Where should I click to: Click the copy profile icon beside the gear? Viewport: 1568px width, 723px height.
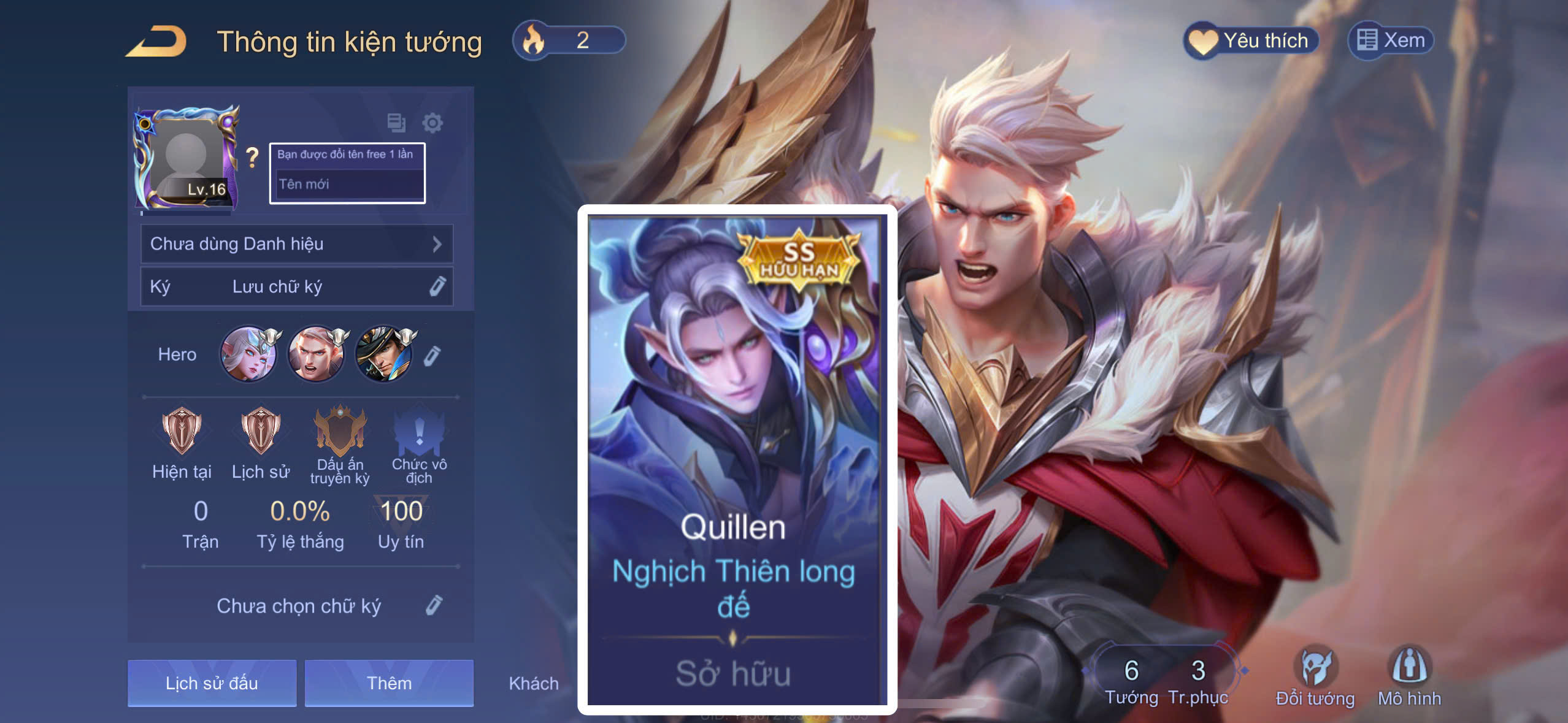[x=396, y=123]
